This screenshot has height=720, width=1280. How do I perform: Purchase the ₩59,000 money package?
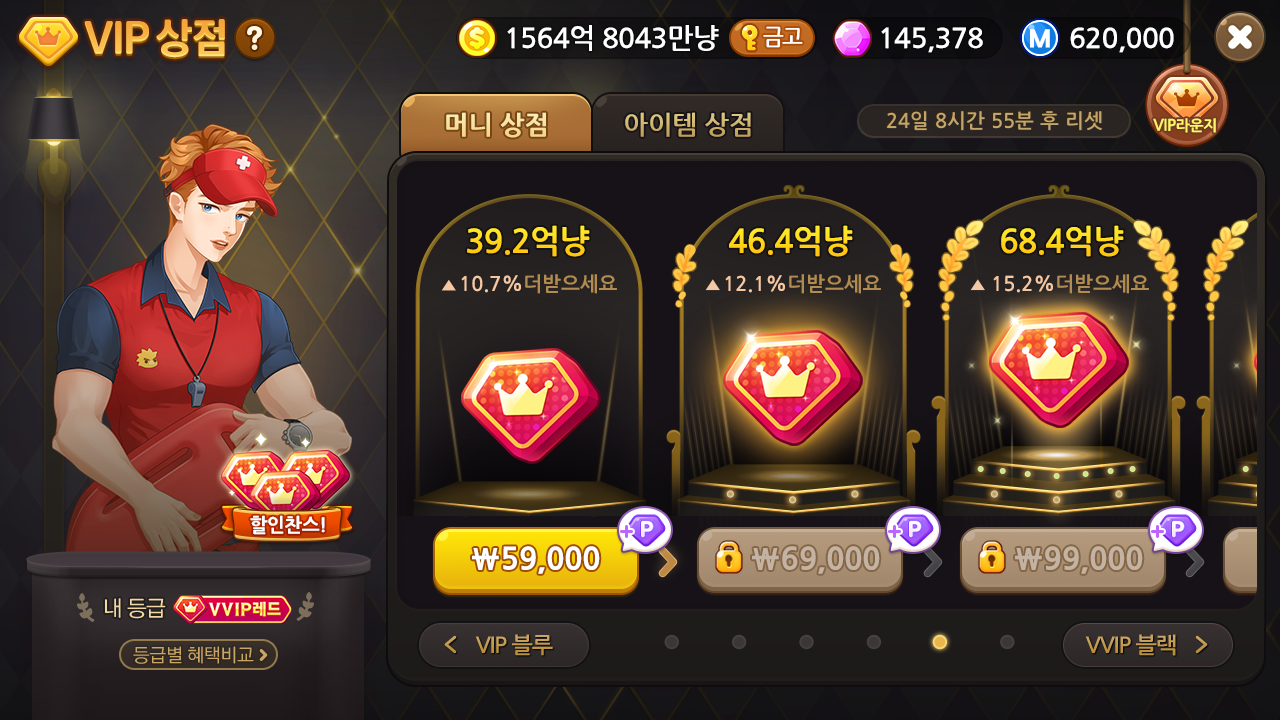click(535, 560)
